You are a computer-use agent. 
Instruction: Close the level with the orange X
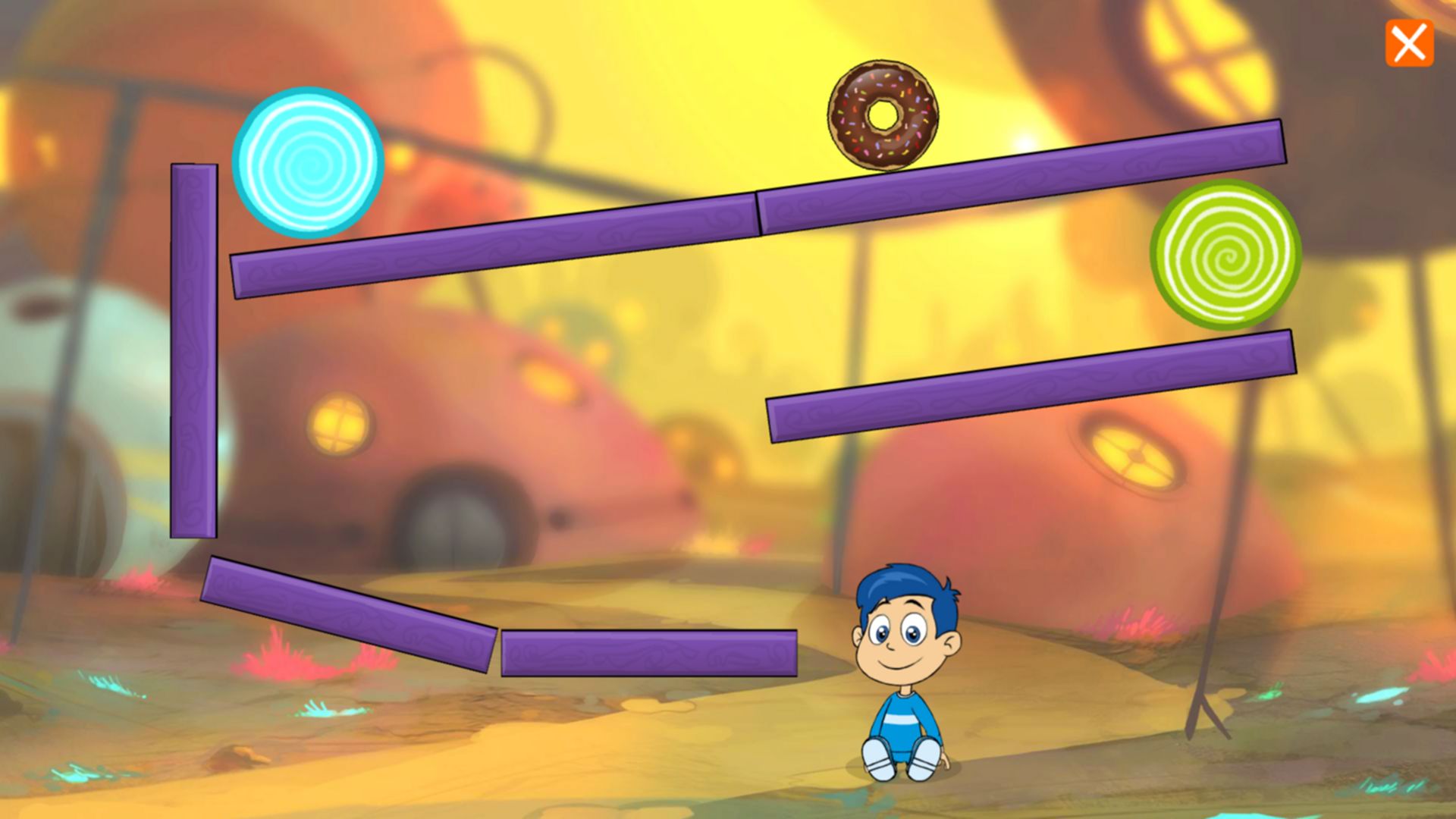pos(1409,44)
